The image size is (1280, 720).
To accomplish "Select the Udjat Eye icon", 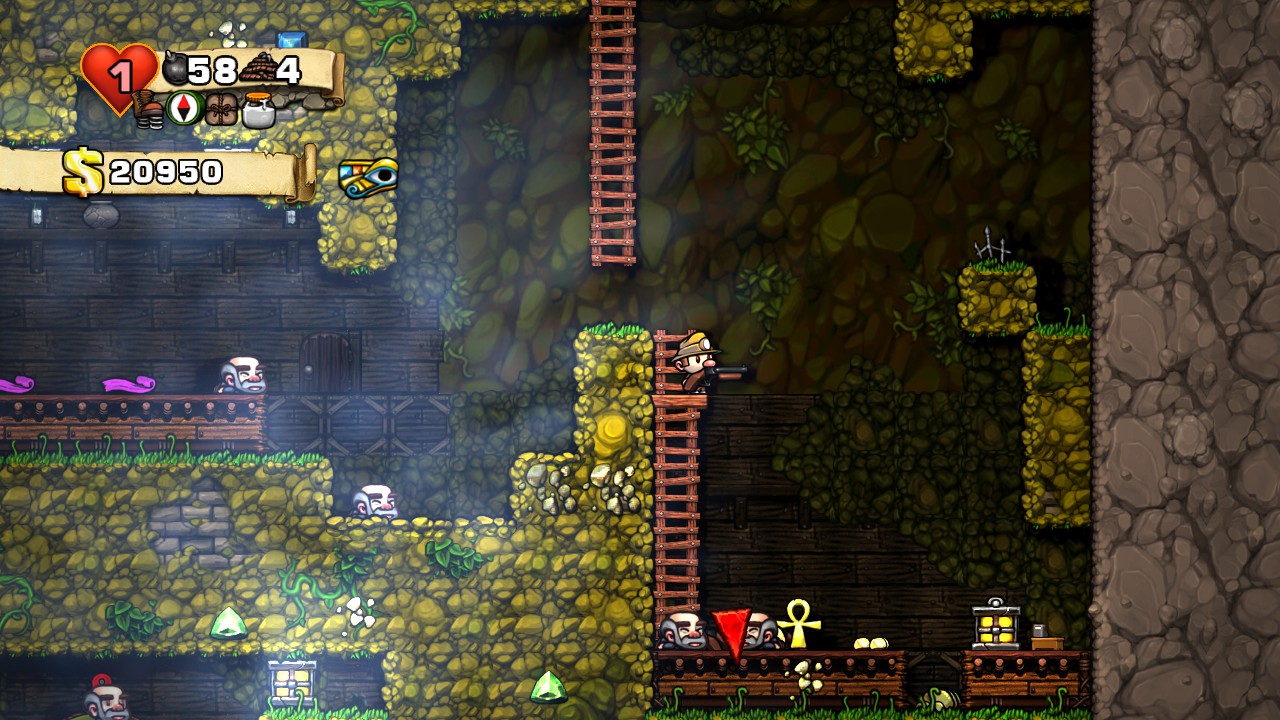I will tap(367, 177).
